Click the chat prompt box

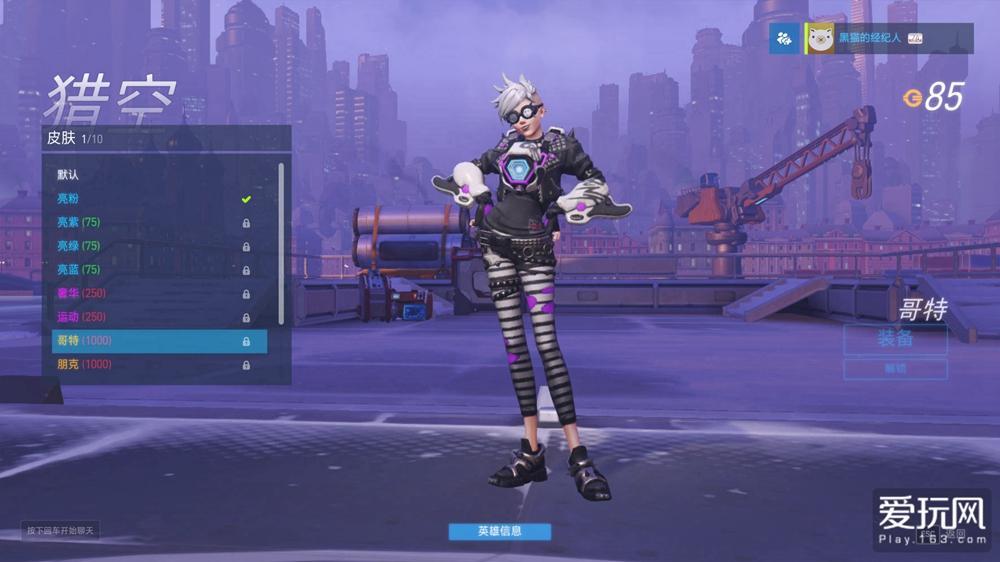click(61, 530)
